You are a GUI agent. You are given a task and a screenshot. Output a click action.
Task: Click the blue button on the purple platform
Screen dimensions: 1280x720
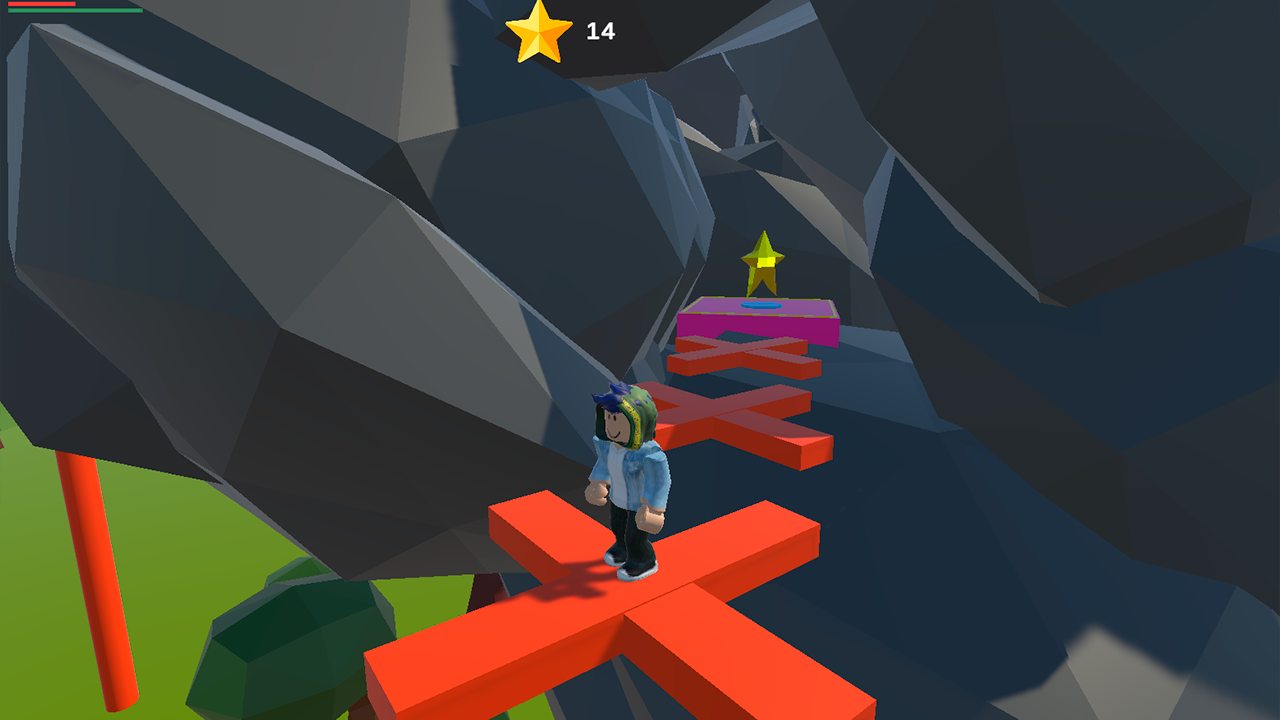[x=761, y=306]
